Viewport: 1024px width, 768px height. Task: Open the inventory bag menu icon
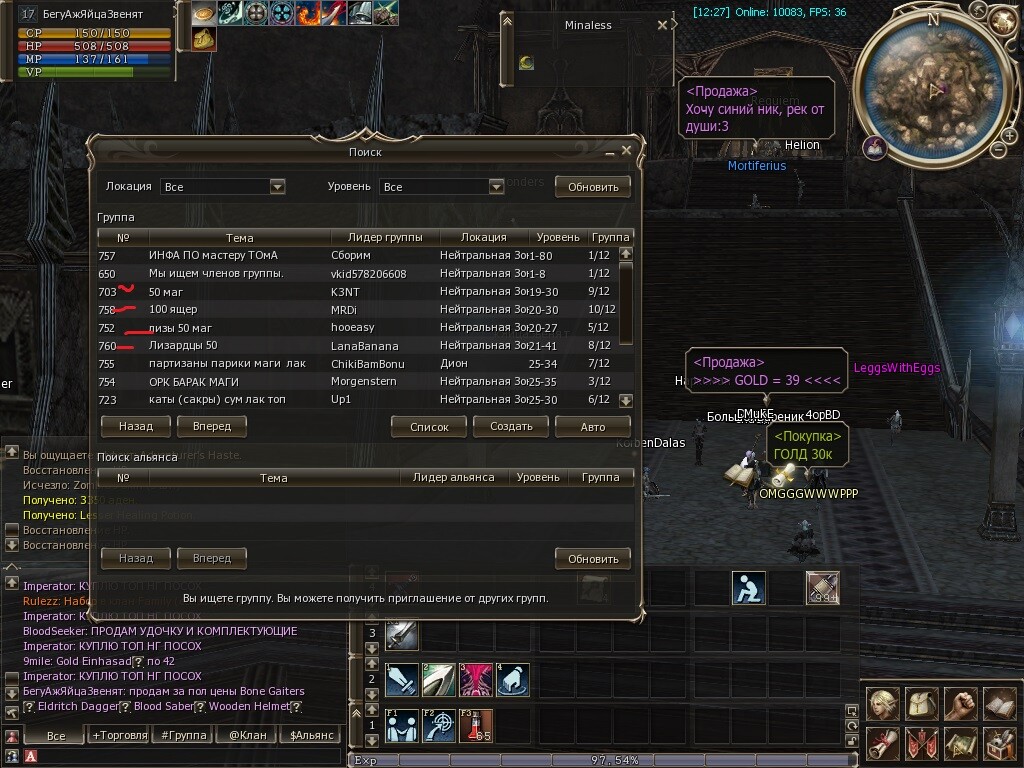tap(921, 704)
